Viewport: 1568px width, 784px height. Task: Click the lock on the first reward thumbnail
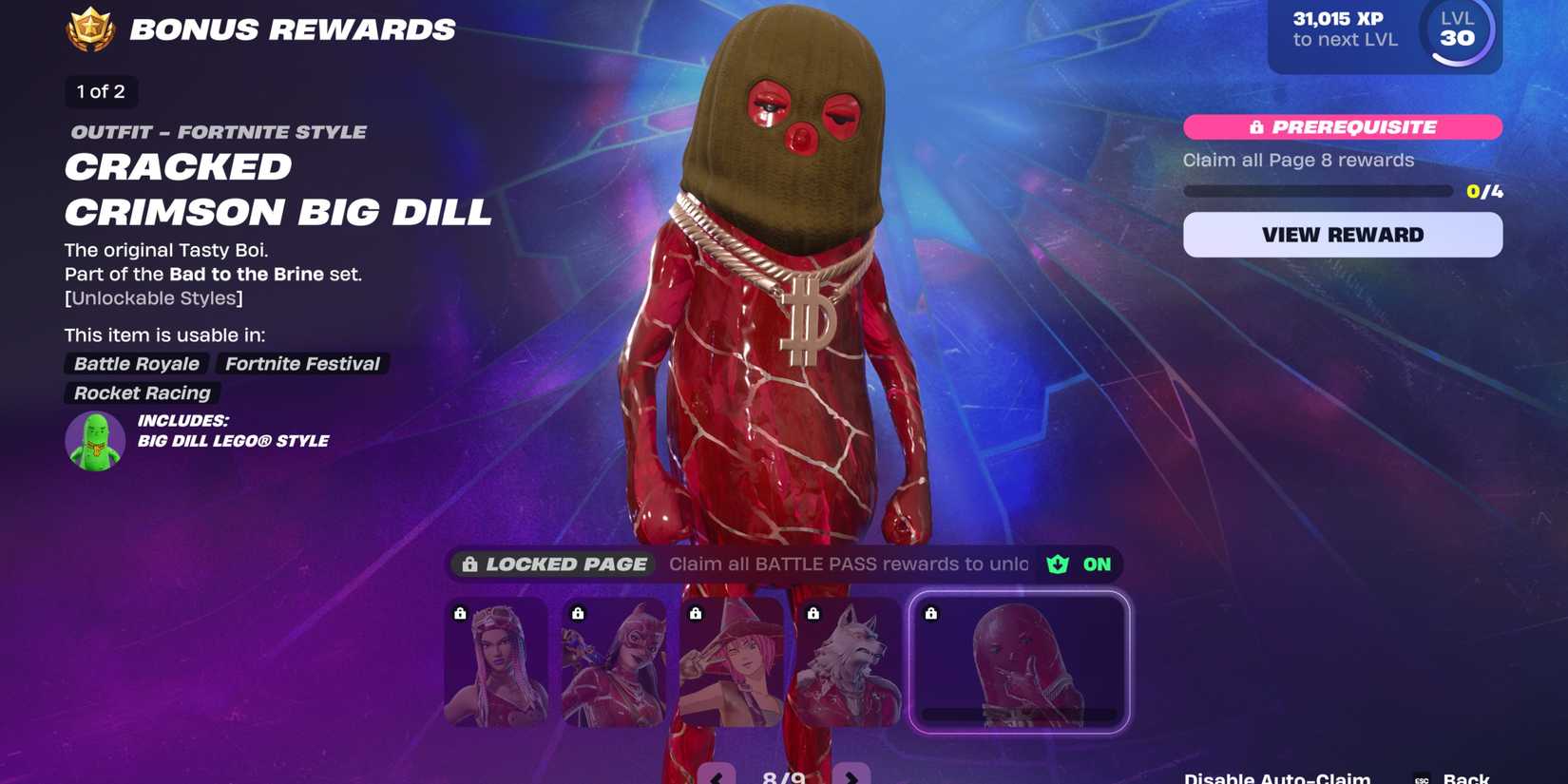(459, 613)
